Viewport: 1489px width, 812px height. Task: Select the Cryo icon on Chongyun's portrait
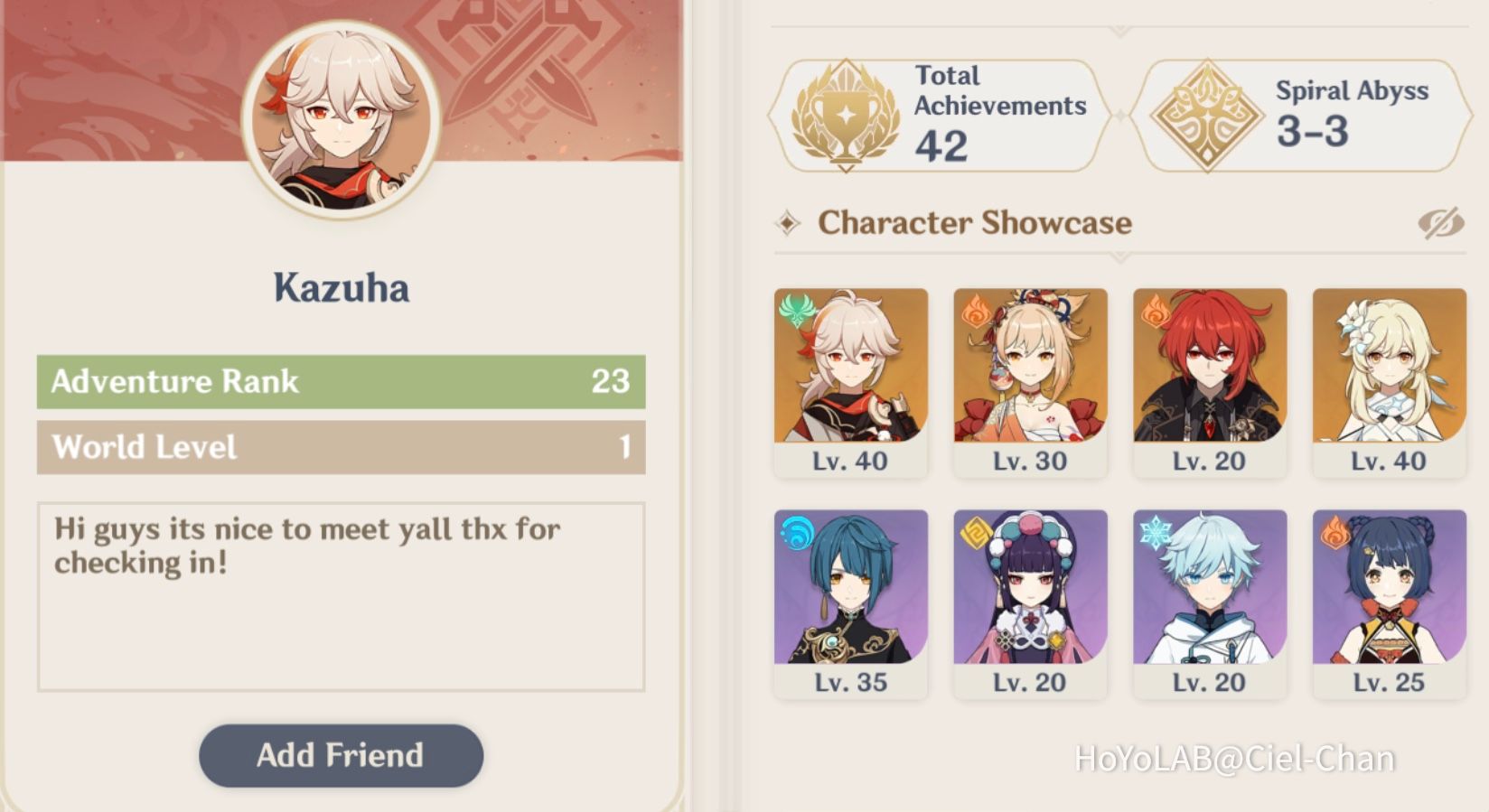[x=1157, y=532]
